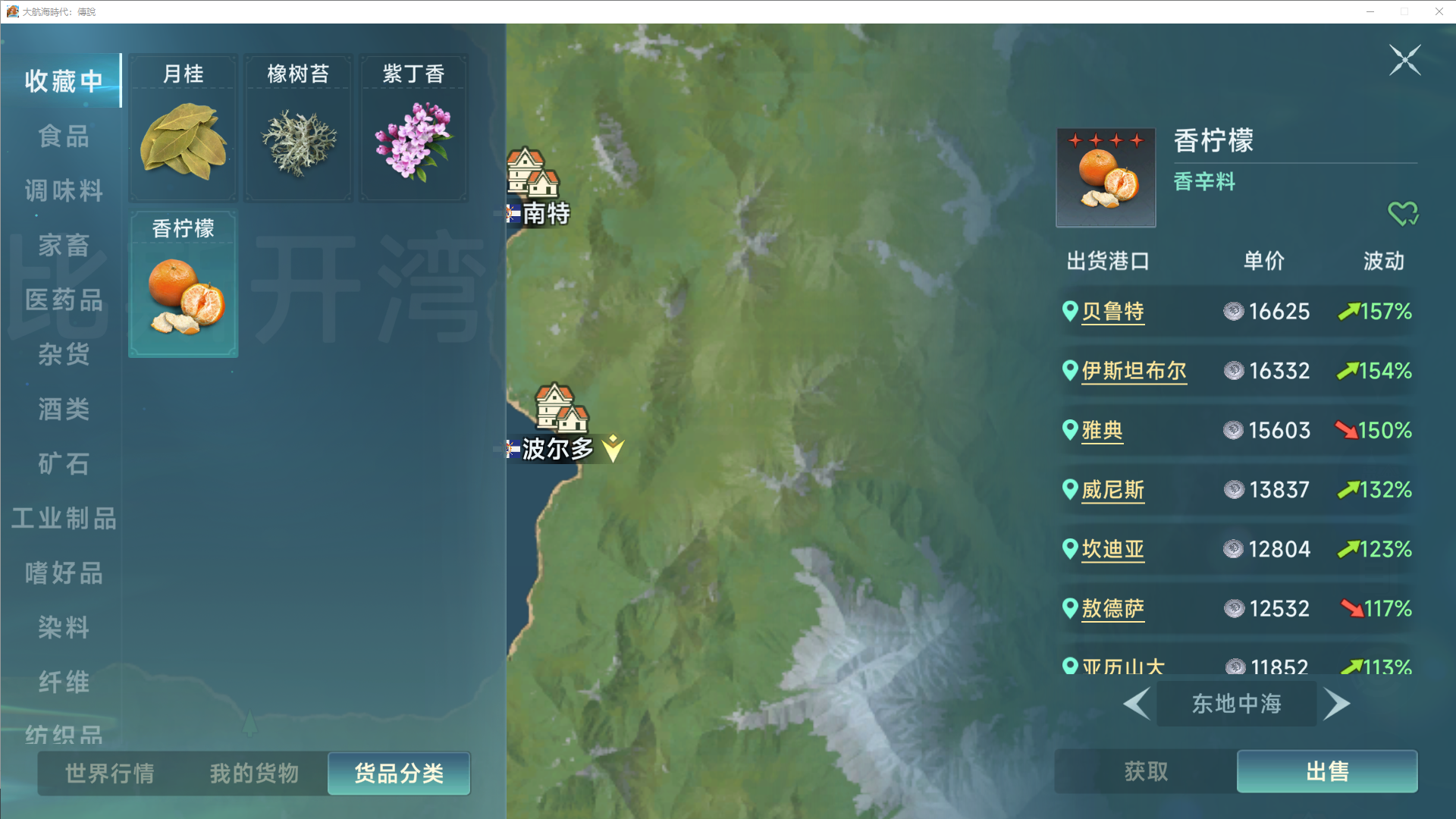Open the 香柠檬 citrus item card
1456x819 pixels.
[182, 284]
